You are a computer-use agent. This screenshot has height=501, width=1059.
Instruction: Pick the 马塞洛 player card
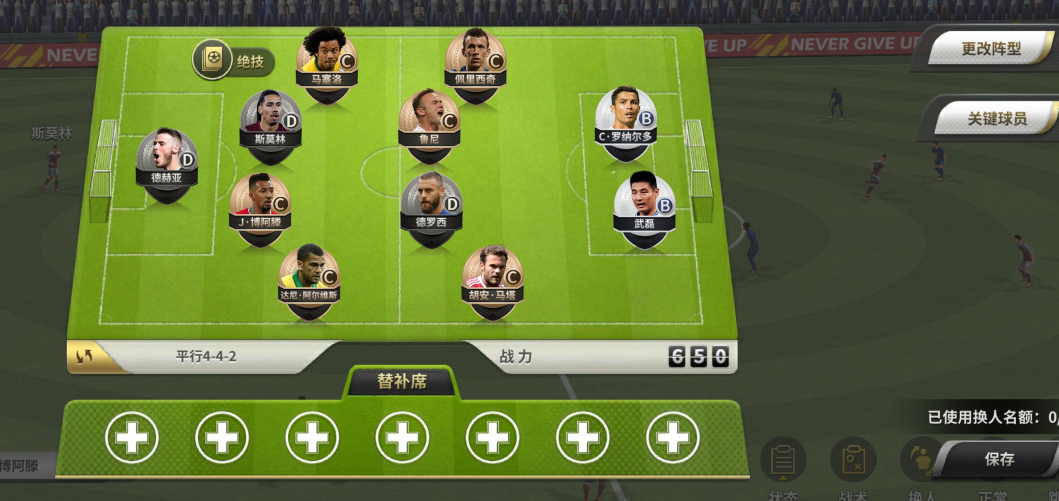327,59
